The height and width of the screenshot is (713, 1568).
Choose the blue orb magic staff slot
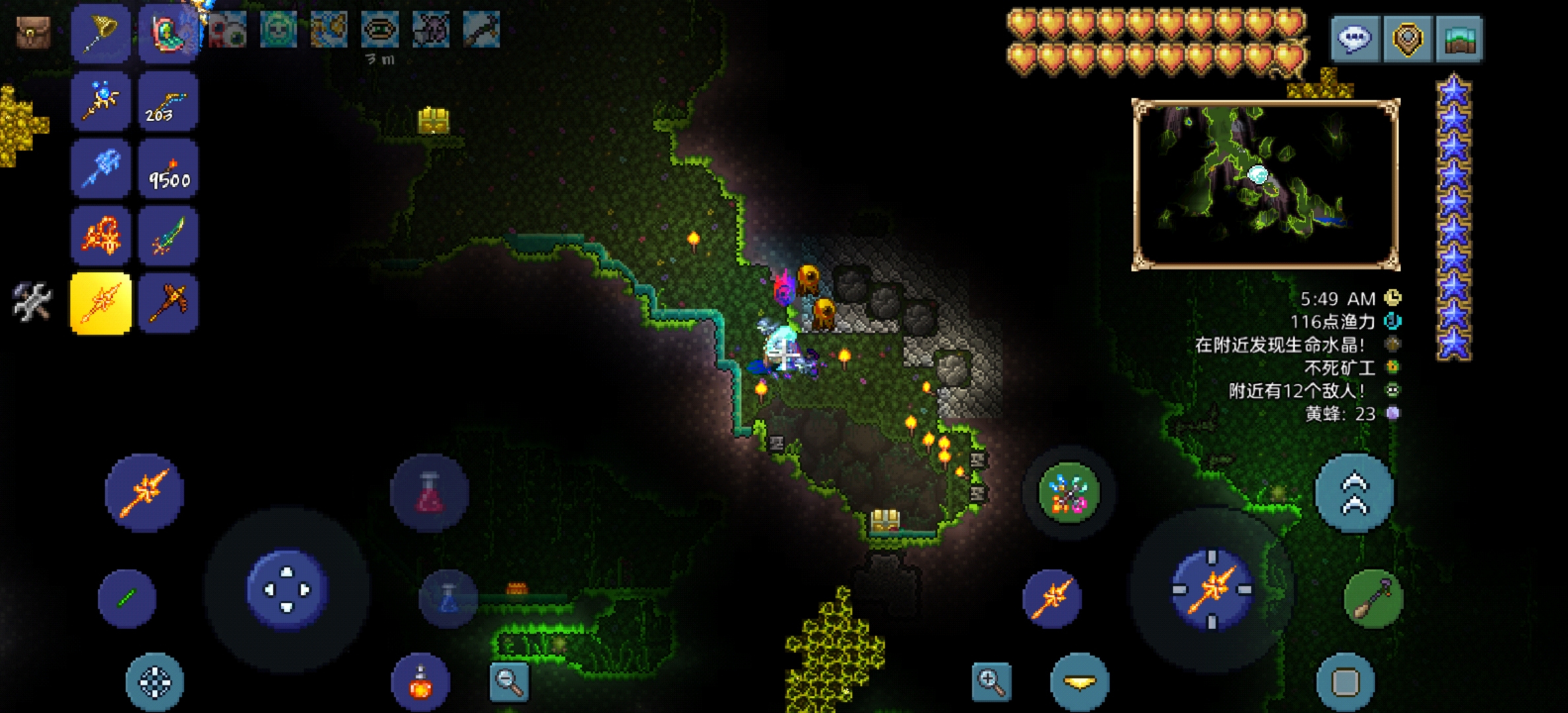[100, 101]
